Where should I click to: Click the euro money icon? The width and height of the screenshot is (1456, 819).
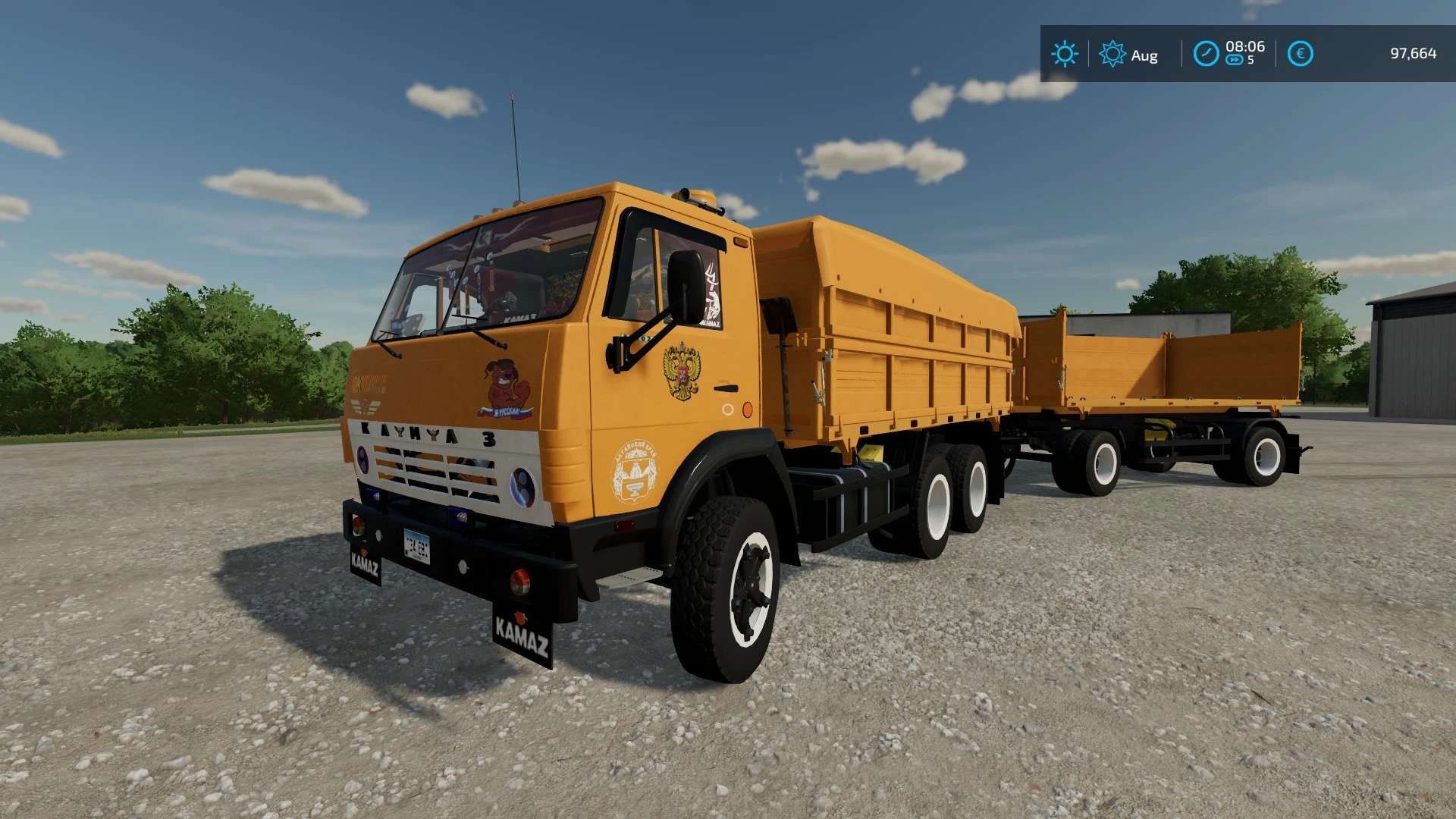1300,54
